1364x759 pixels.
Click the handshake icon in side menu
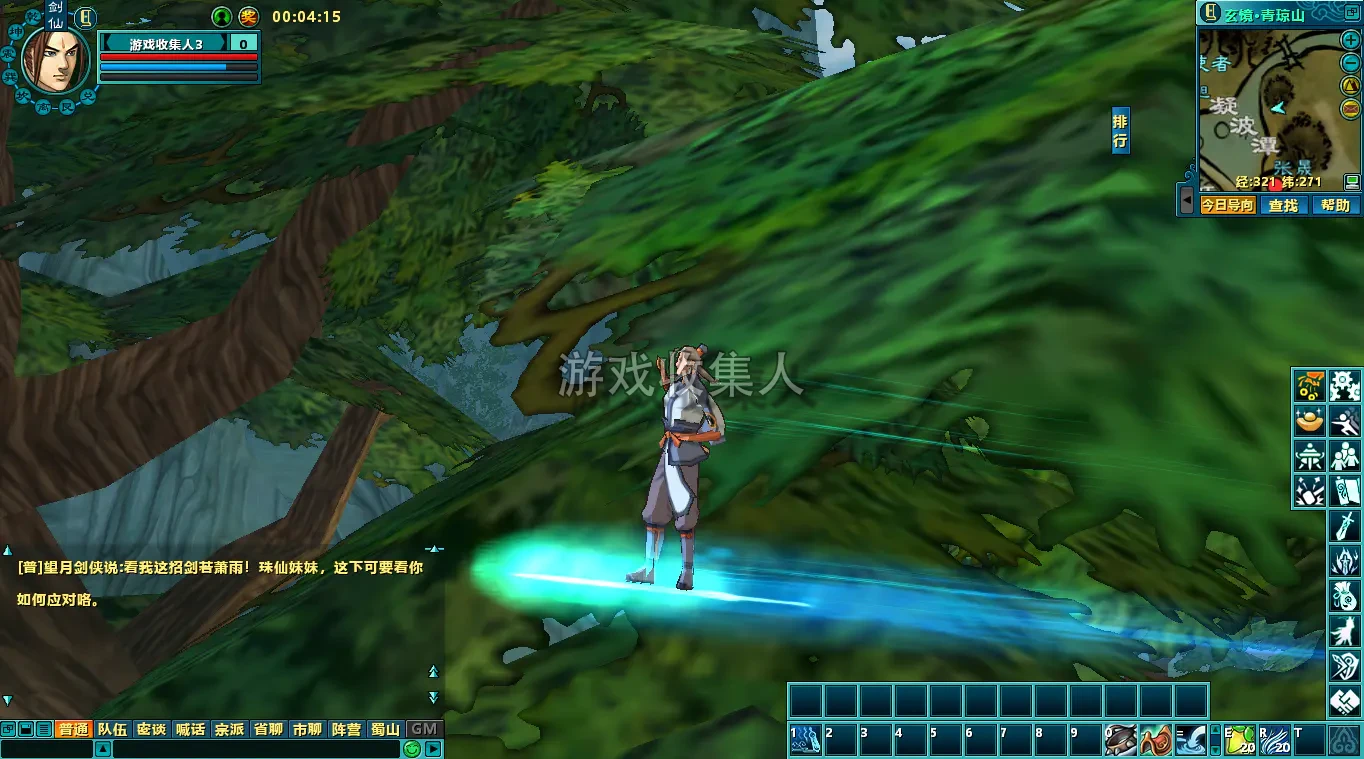click(x=1345, y=702)
